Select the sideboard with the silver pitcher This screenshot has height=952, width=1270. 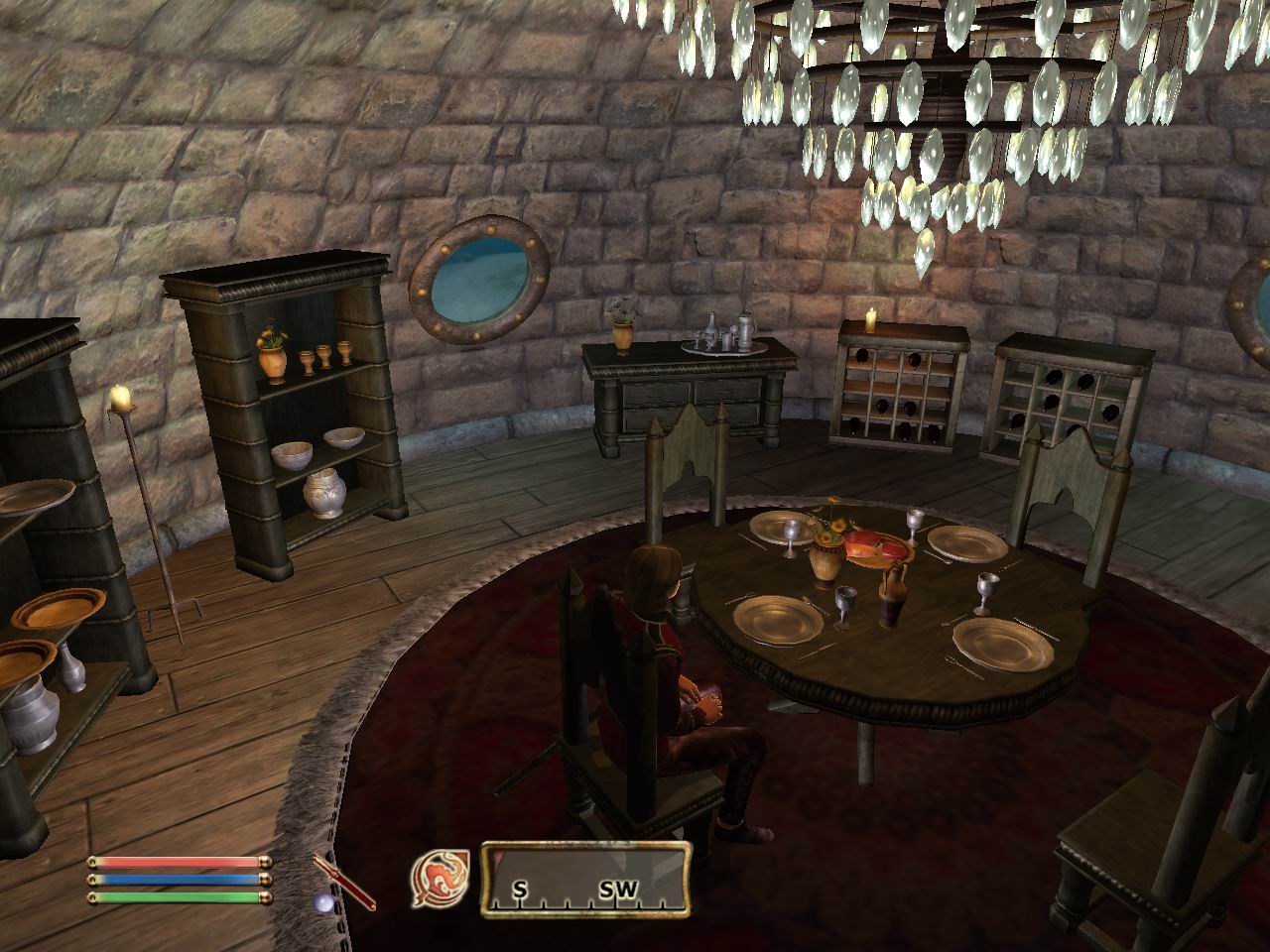685,387
